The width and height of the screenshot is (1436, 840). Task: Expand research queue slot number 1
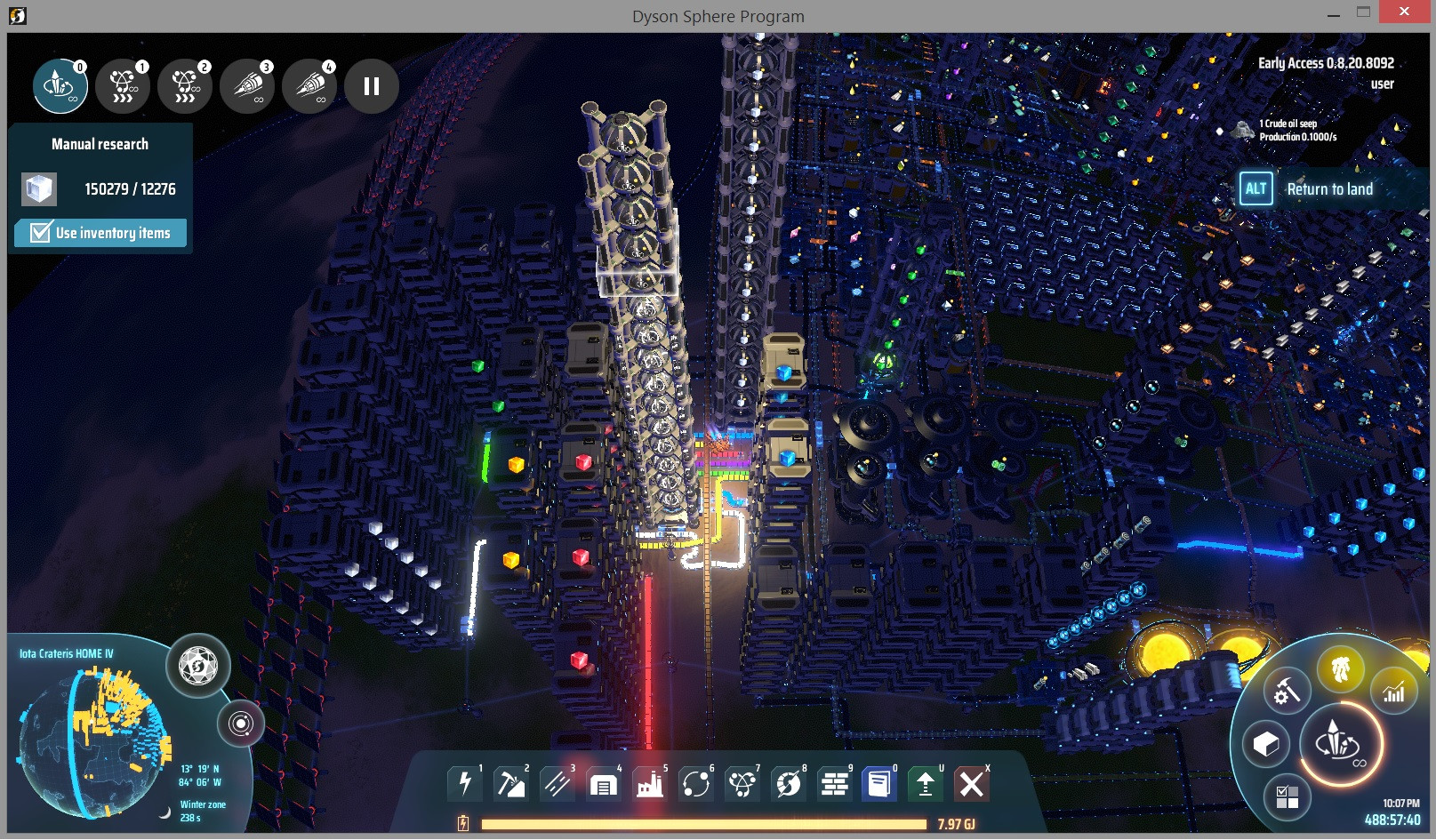(123, 85)
